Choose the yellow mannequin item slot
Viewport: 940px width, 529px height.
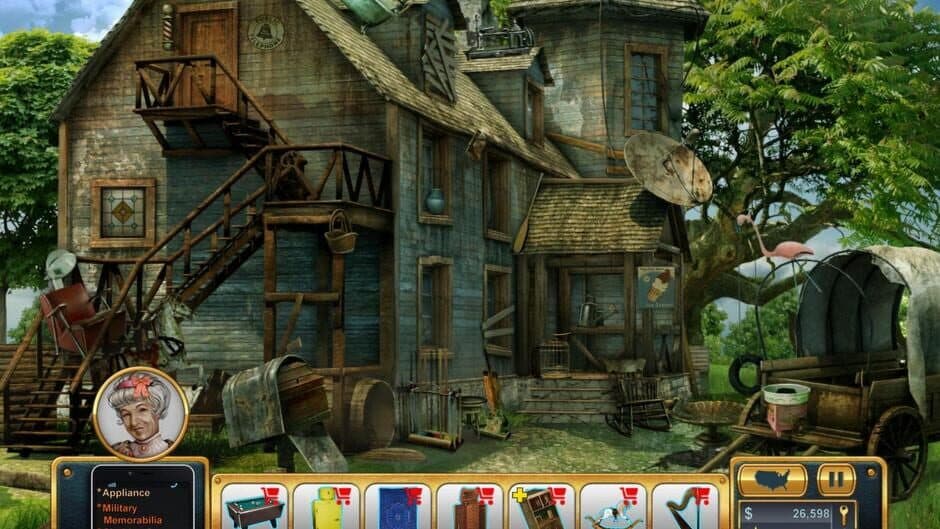(x=325, y=506)
